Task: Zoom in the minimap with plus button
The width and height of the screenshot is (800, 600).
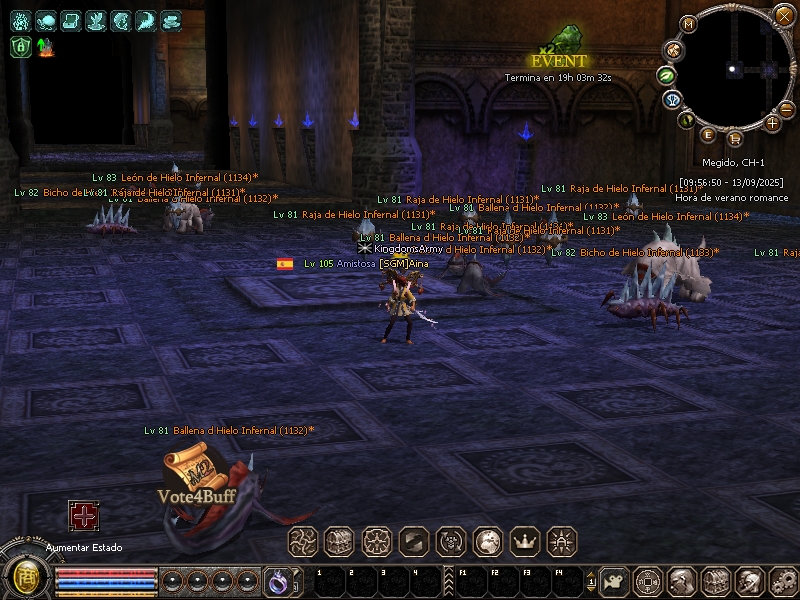Action: coord(773,123)
